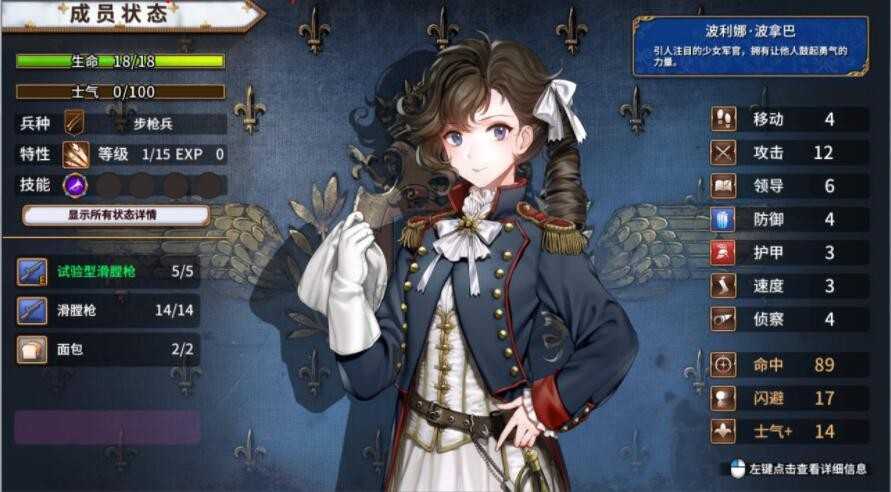Image resolution: width=891 pixels, height=492 pixels.
Task: Check the 闪避 evasion stat row
Action: [x=788, y=398]
